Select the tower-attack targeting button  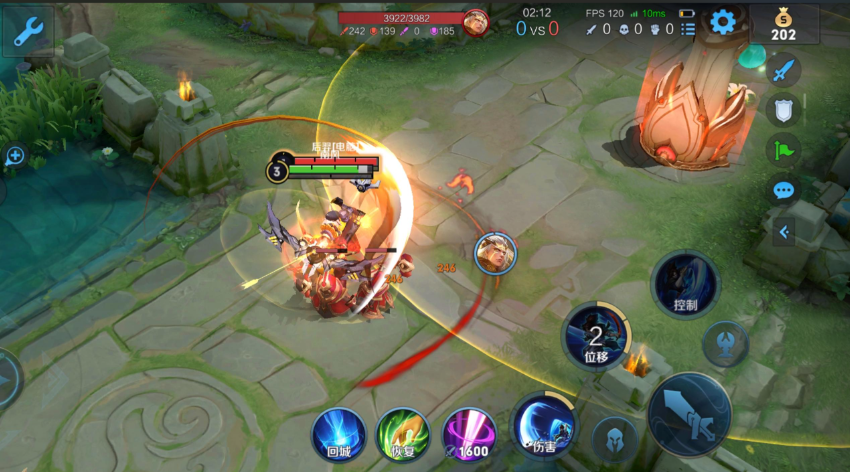pyautogui.click(x=725, y=344)
